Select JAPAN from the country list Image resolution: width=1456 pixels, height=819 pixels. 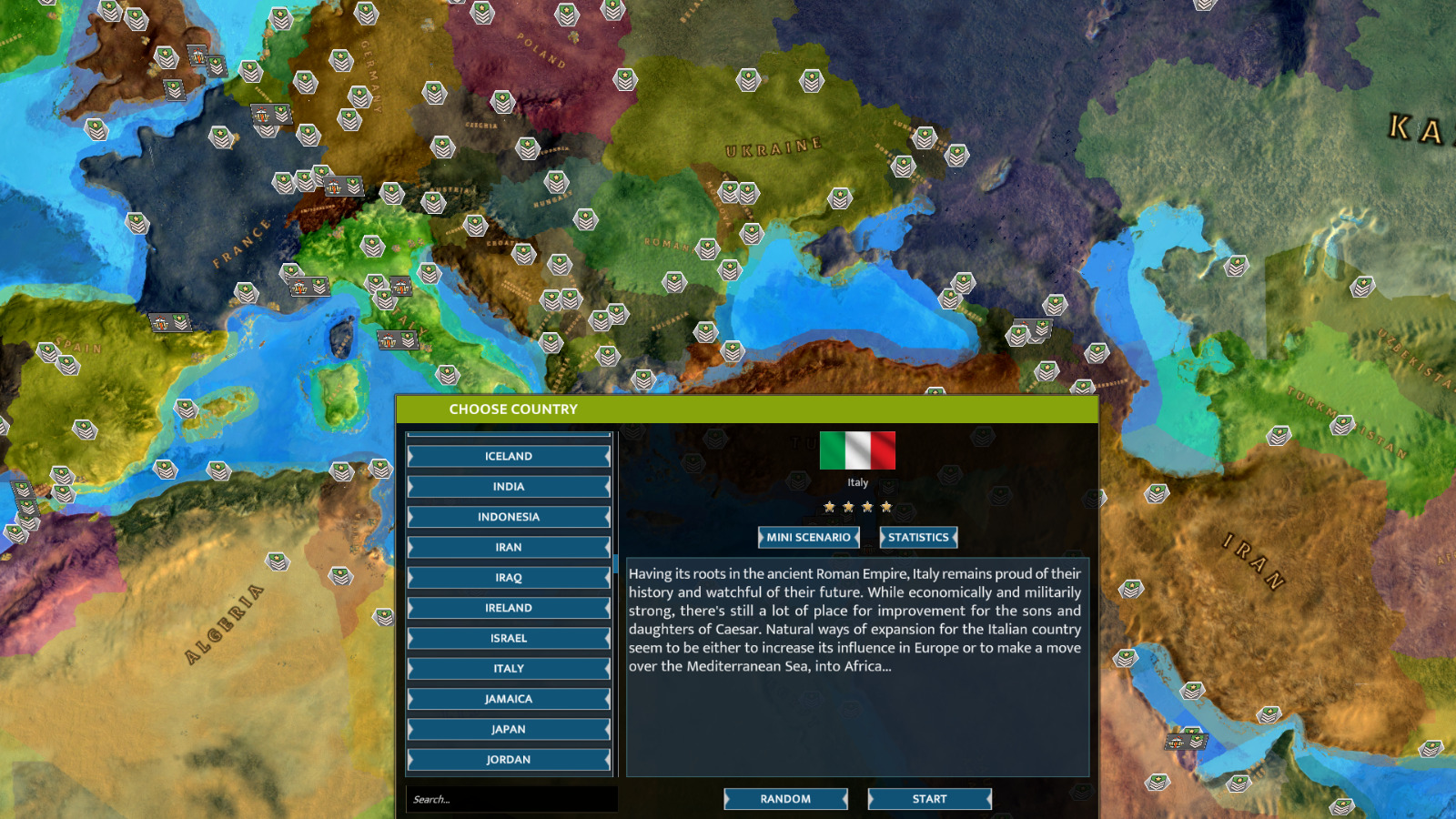(x=508, y=729)
